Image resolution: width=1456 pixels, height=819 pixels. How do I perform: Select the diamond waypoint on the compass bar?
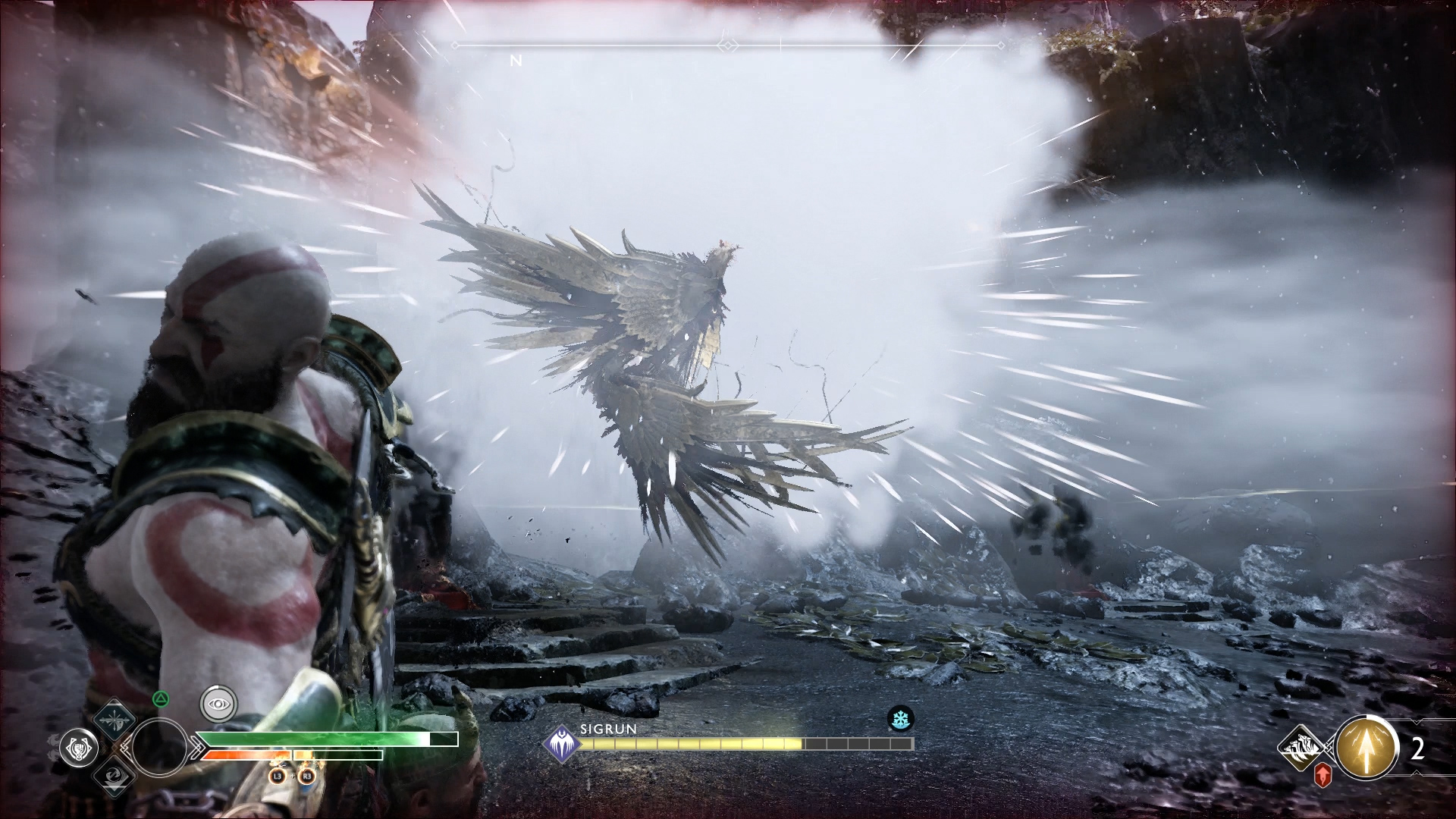click(x=726, y=44)
